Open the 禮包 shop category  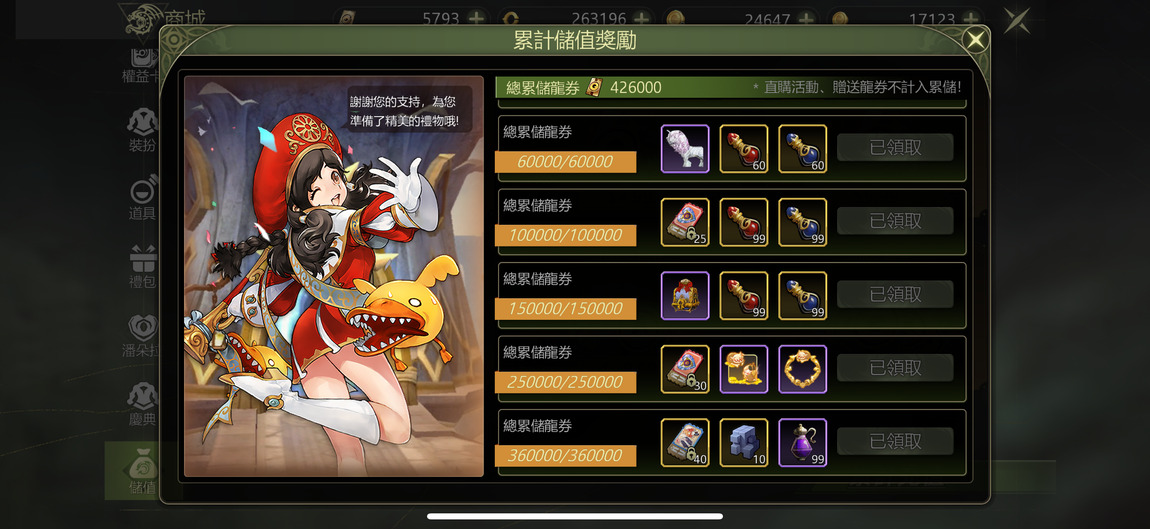click(x=142, y=267)
